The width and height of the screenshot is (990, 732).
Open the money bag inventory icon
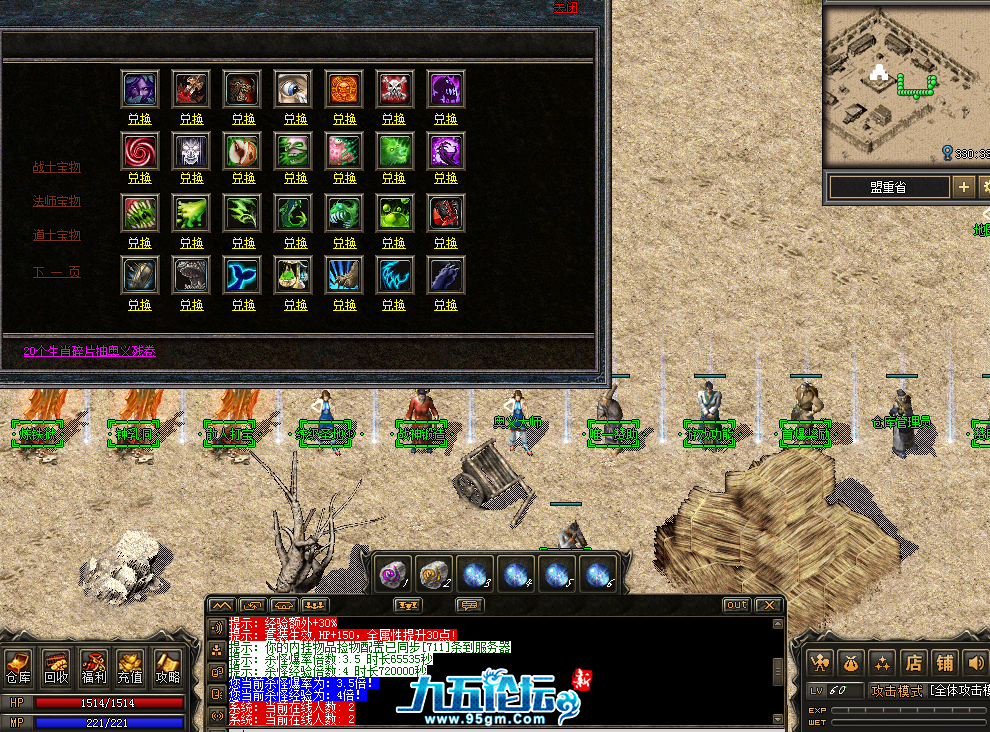pyautogui.click(x=850, y=662)
